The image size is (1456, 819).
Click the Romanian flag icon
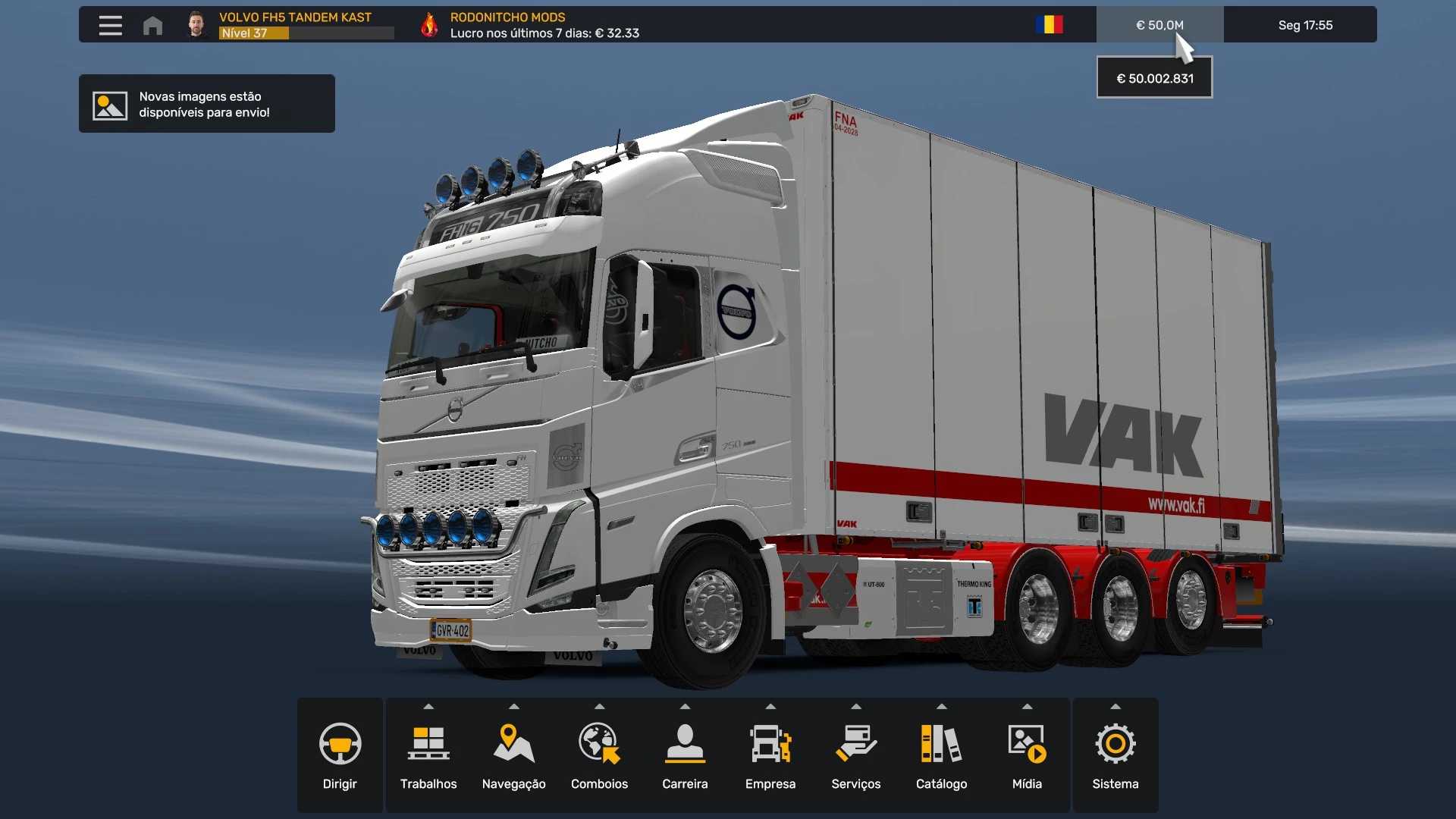tap(1049, 25)
